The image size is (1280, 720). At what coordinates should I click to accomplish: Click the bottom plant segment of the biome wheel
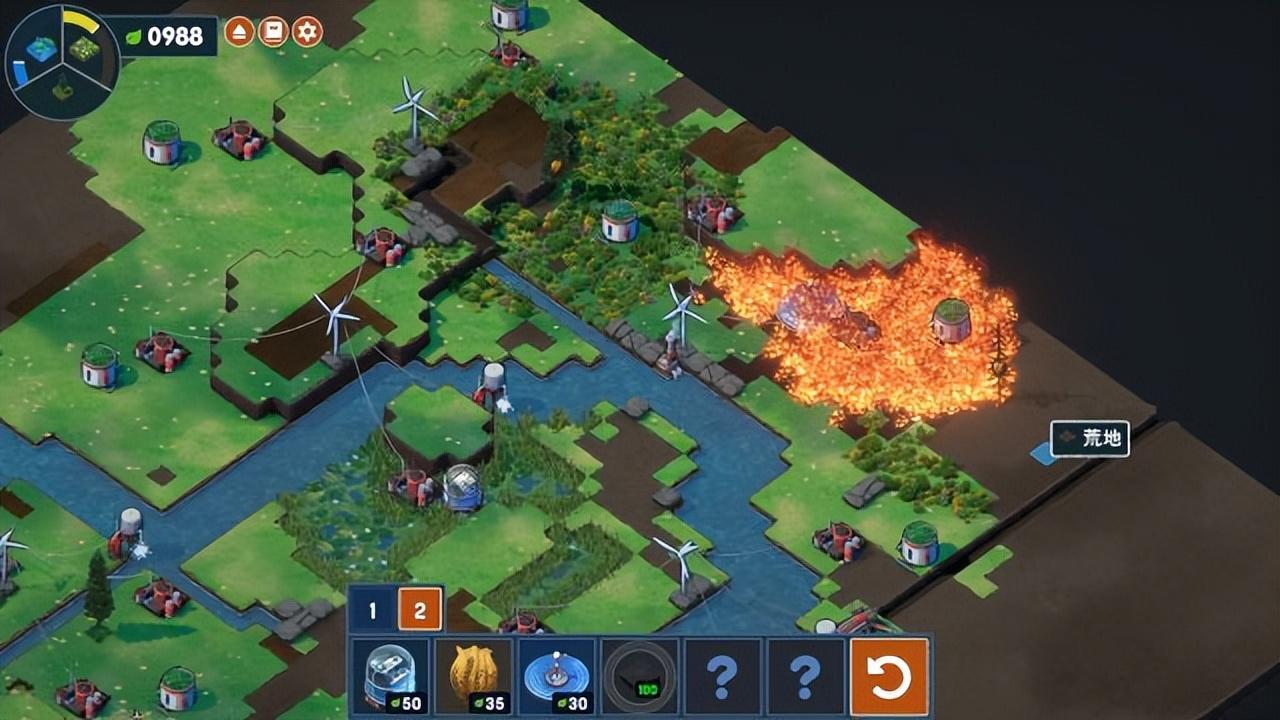point(62,90)
